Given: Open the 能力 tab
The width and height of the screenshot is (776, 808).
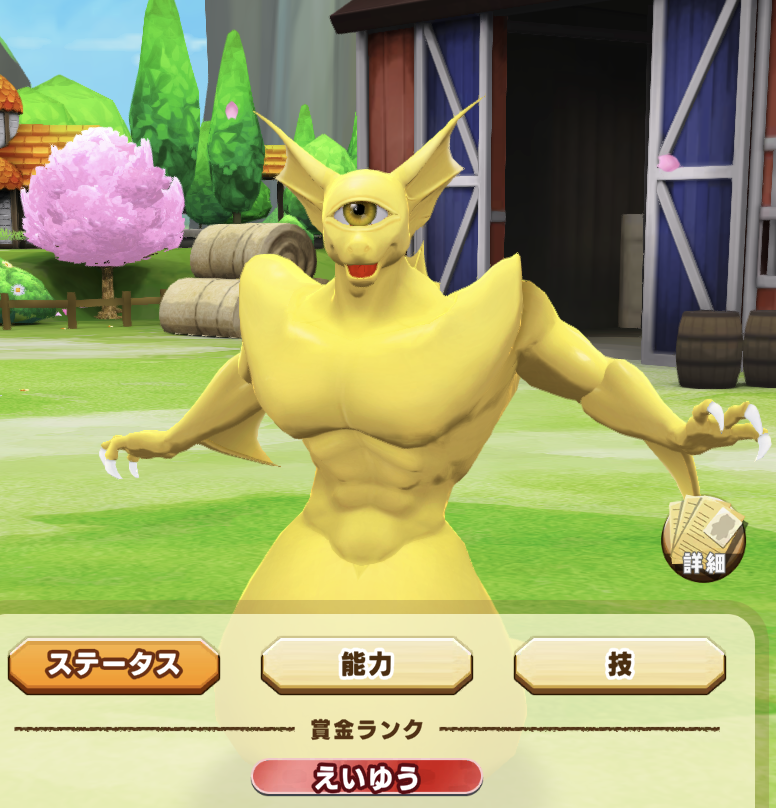Looking at the screenshot, I should 366,665.
